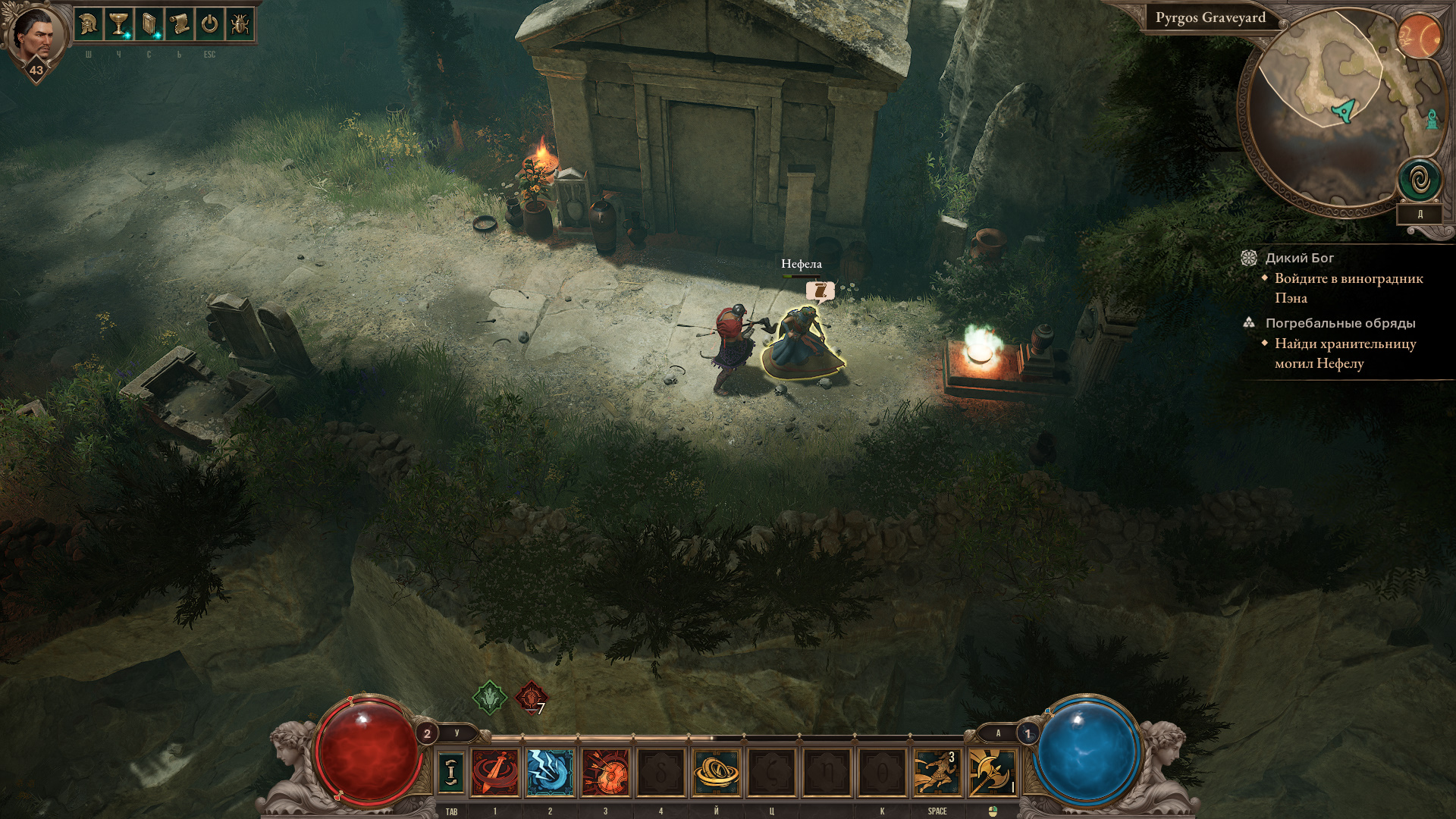1456x819 pixels.
Task: Activate the golden rings skill
Action: [716, 772]
